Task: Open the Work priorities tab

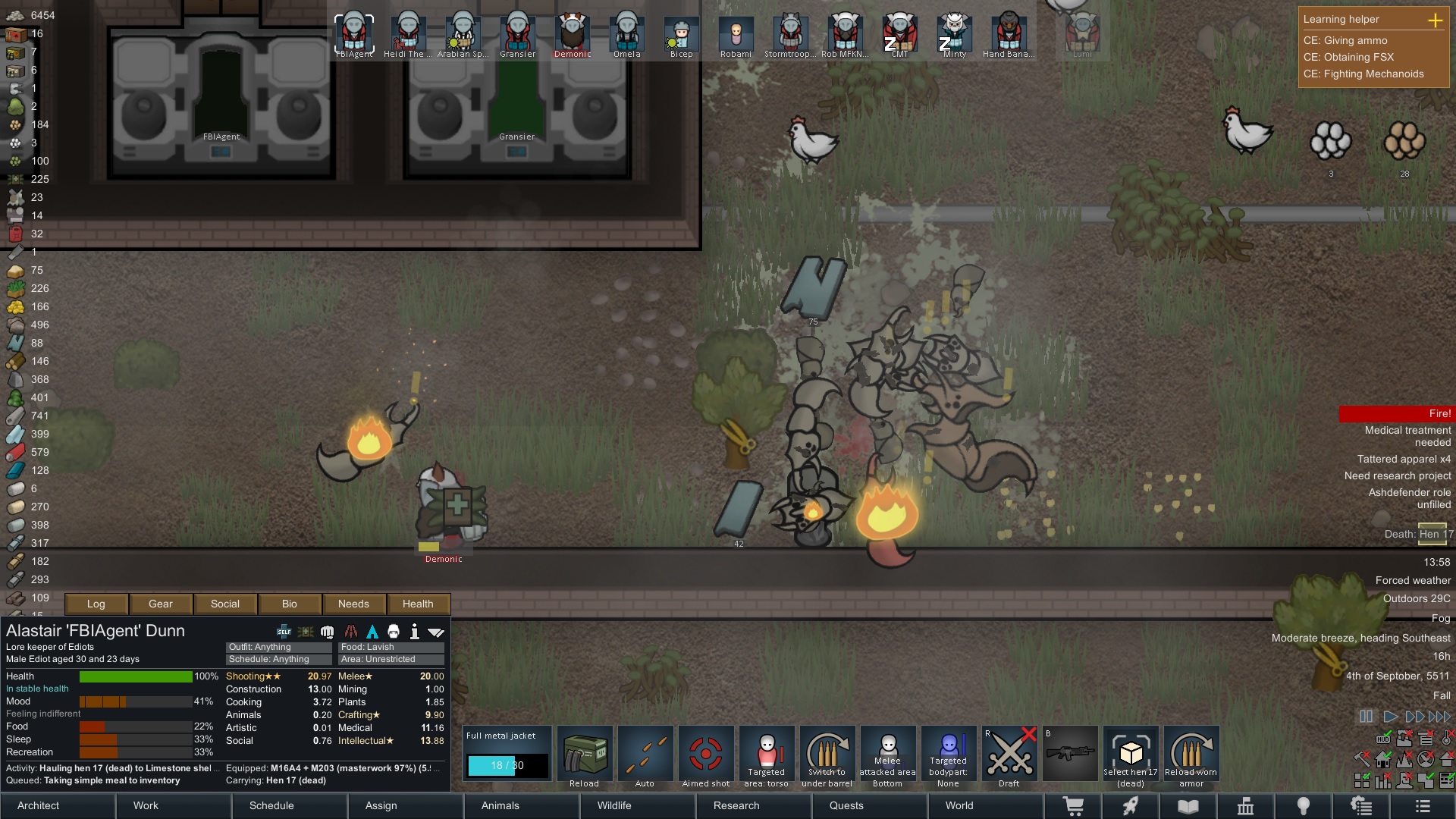Action: 146,805
